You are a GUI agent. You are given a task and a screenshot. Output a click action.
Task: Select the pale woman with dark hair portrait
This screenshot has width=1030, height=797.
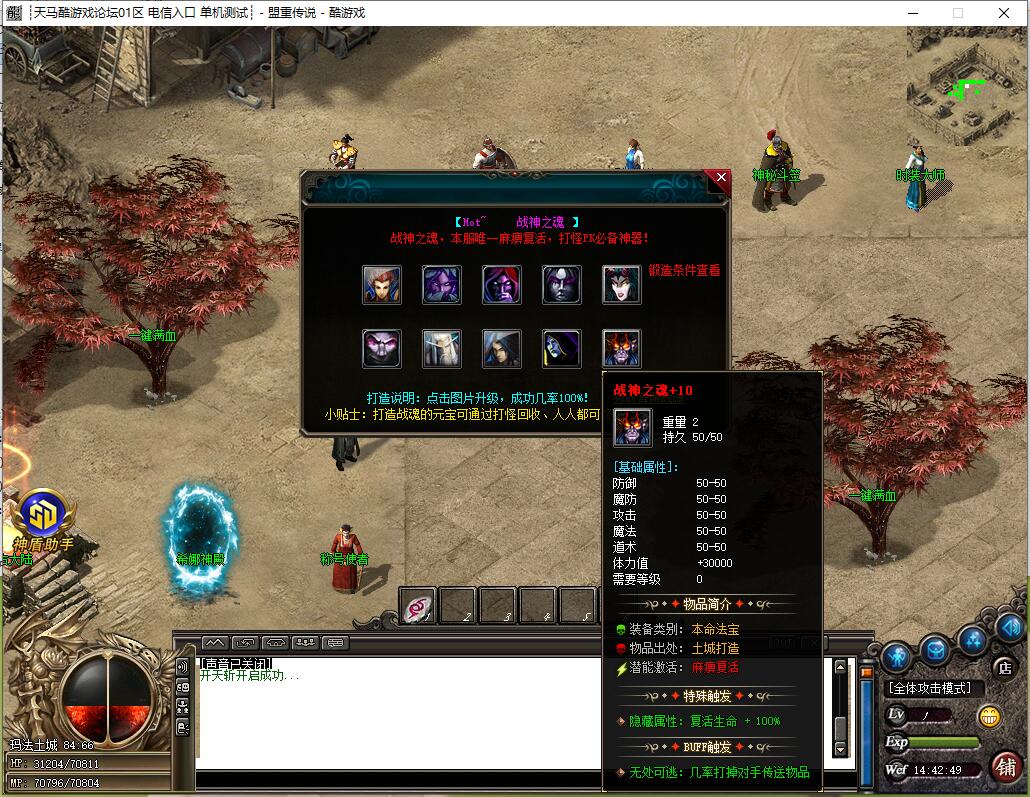click(x=622, y=285)
